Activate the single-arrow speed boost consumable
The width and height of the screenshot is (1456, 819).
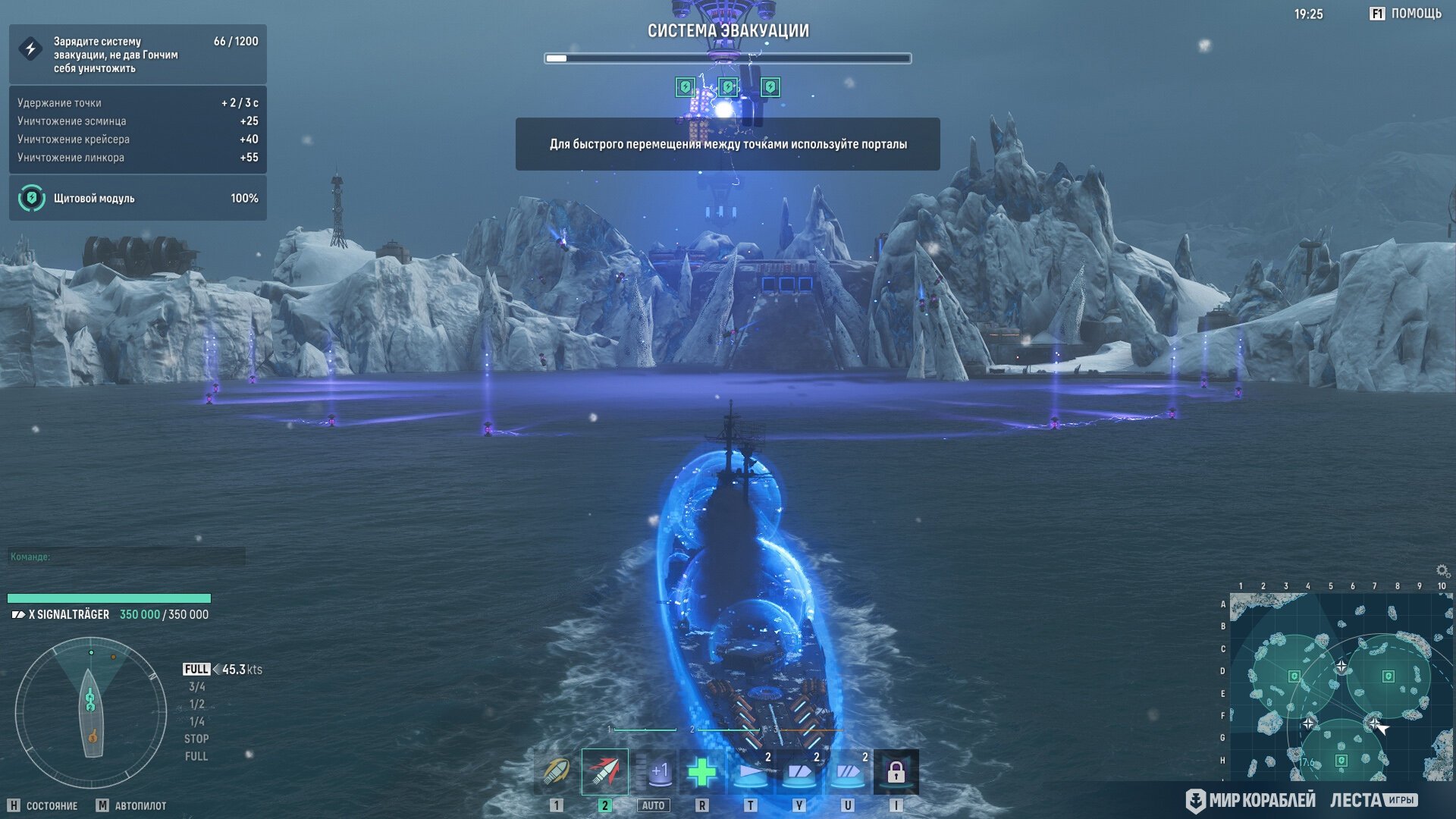click(751, 772)
